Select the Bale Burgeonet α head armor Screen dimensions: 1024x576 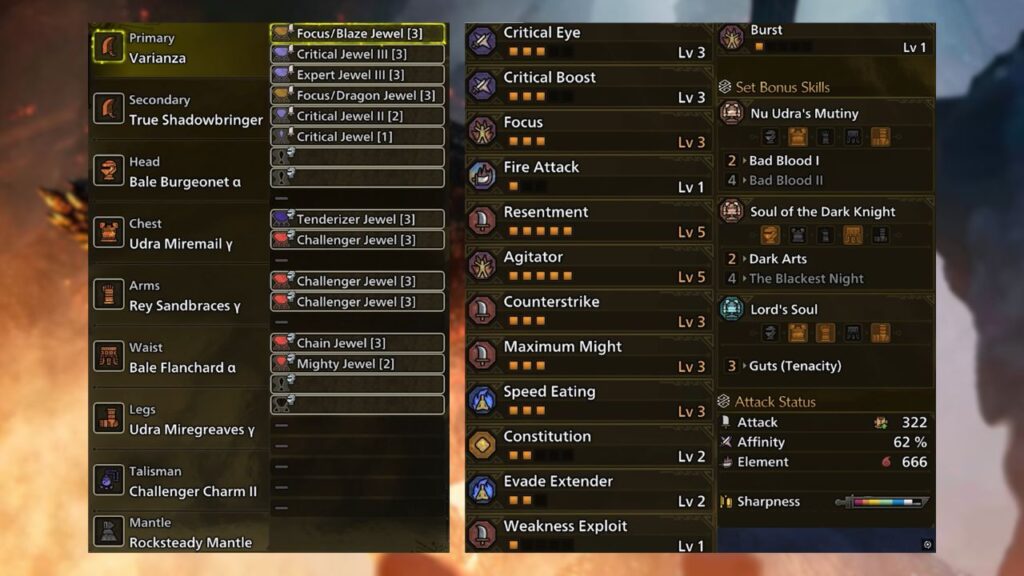pos(178,172)
